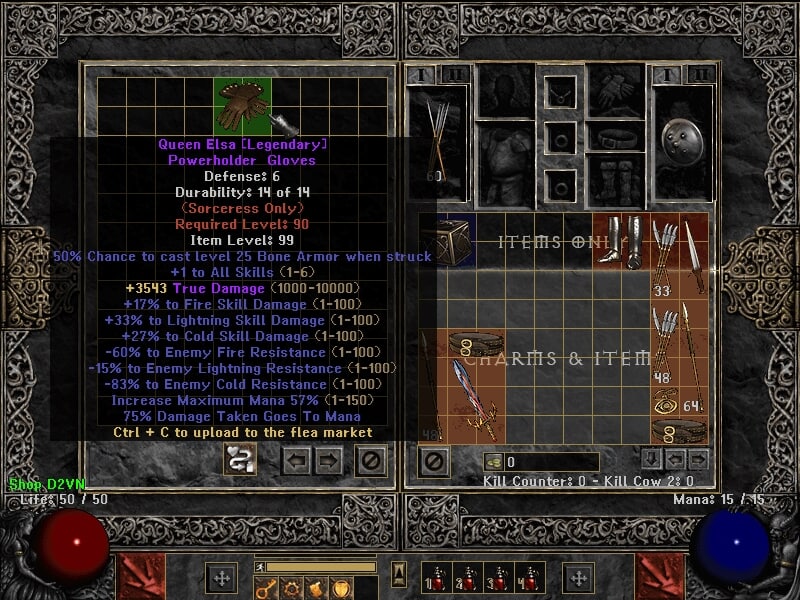Go to the next stash page
Image resolution: width=800 pixels, height=600 pixels.
[329, 461]
